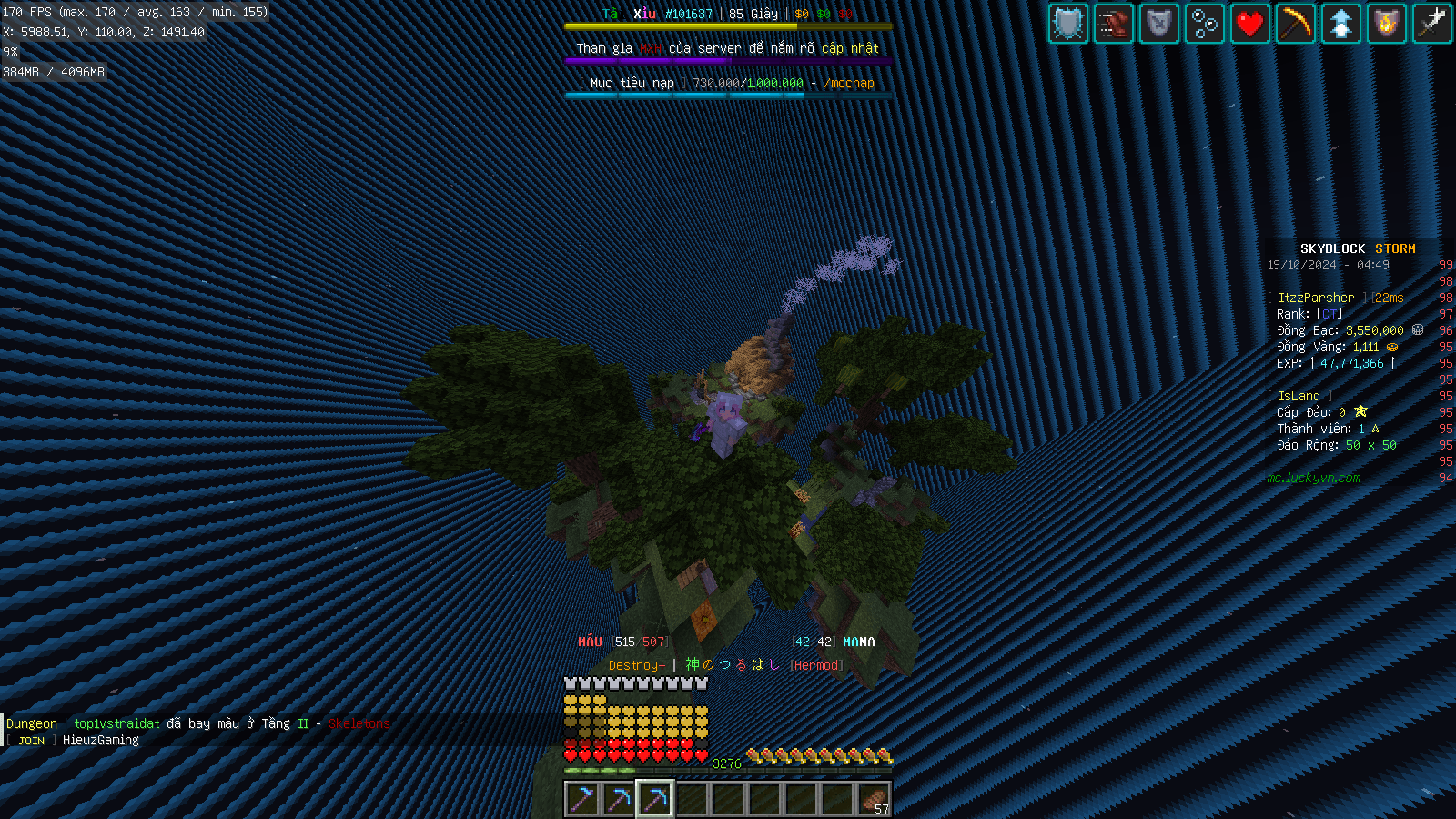This screenshot has width=1456, height=819.
Task: Select the red heart health icon
Action: (1249, 25)
